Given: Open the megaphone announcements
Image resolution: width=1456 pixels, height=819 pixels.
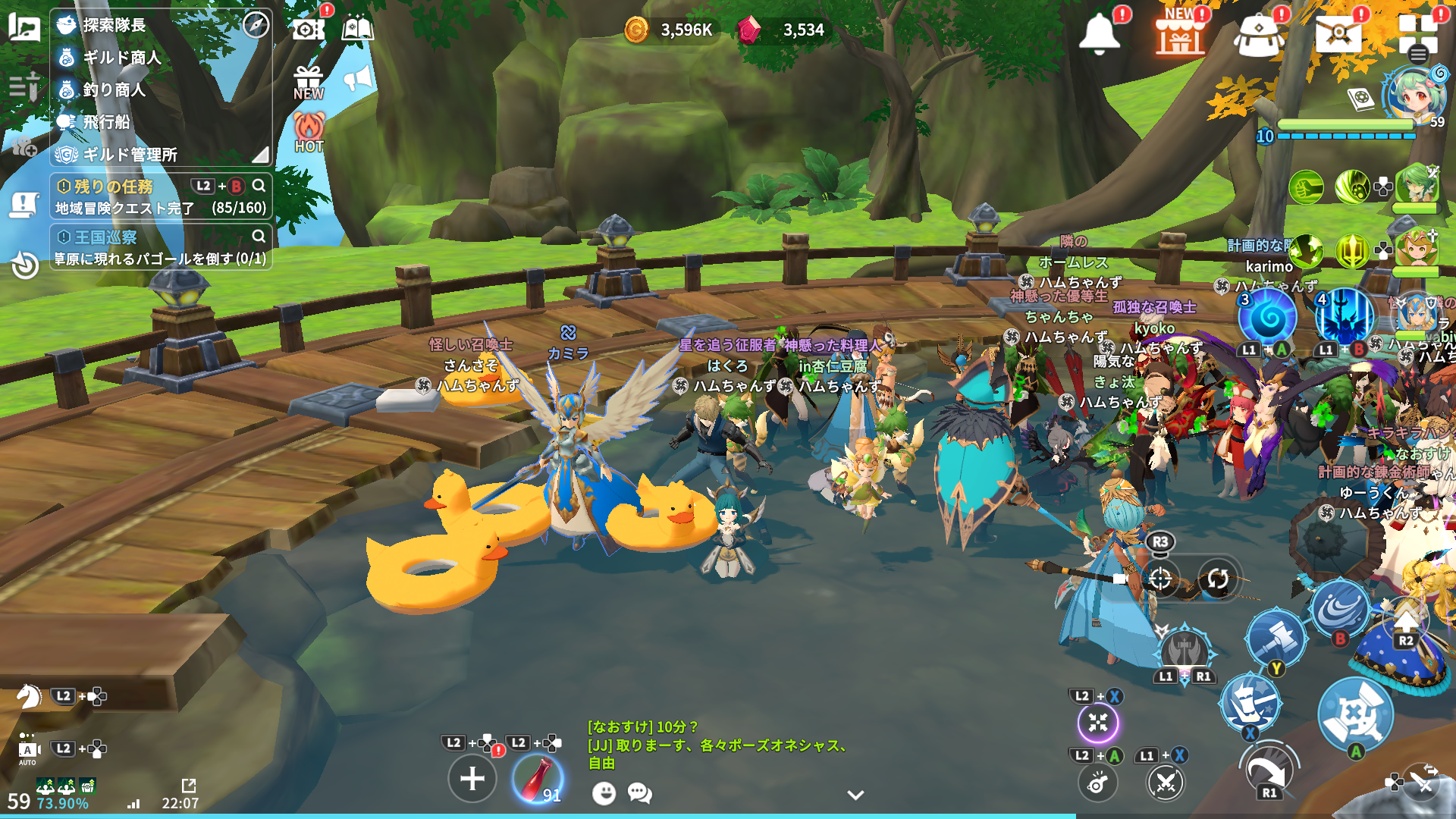Looking at the screenshot, I should click(359, 78).
